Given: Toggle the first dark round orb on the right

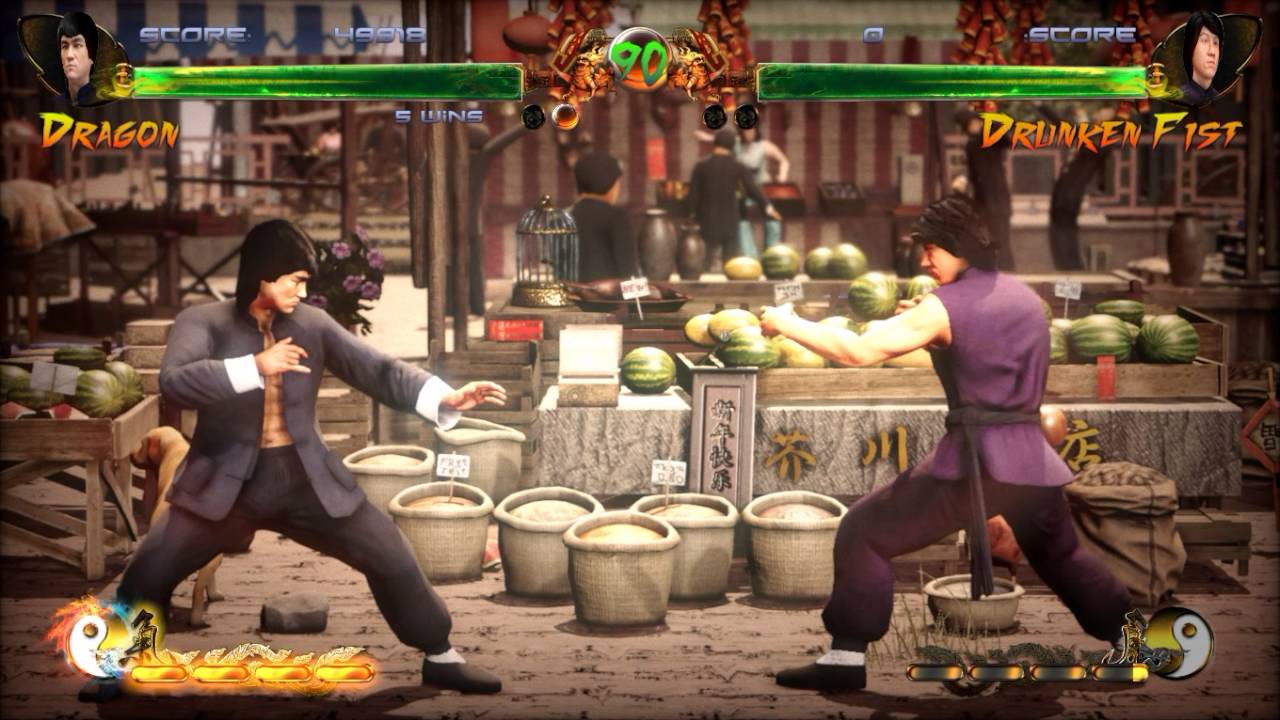Looking at the screenshot, I should 716,116.
